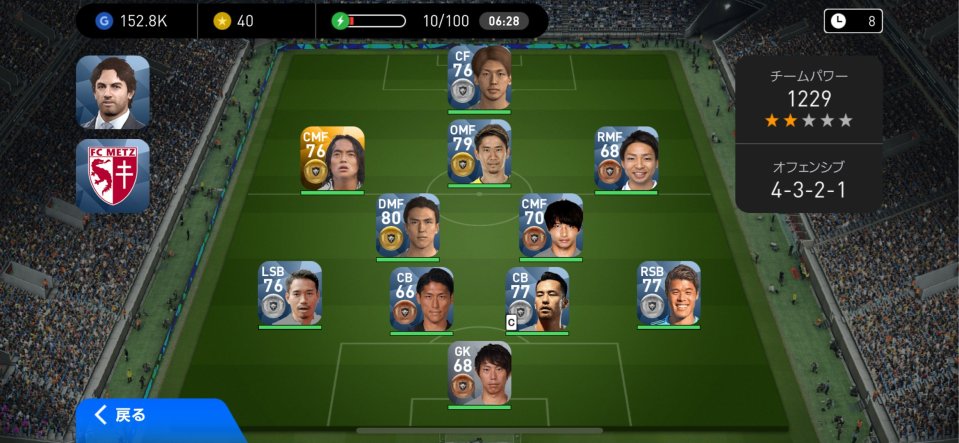Open the clock icon counter
The width and height of the screenshot is (959, 443).
tap(853, 20)
